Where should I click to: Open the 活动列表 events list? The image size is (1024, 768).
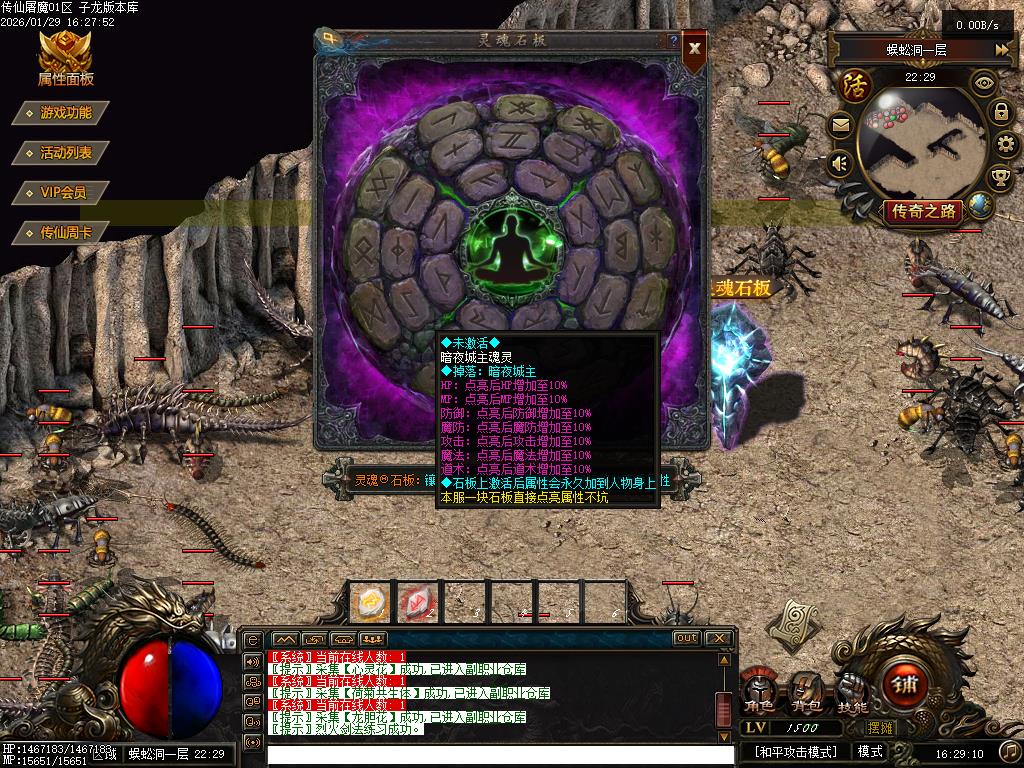point(65,153)
